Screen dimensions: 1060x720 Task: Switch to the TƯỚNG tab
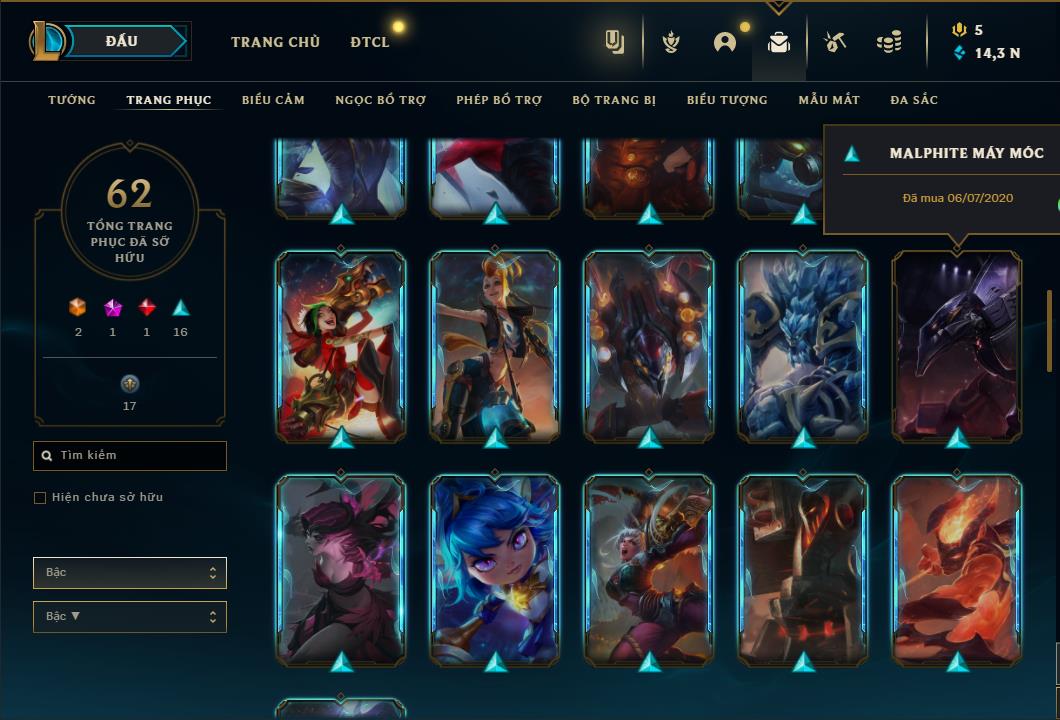pos(72,100)
